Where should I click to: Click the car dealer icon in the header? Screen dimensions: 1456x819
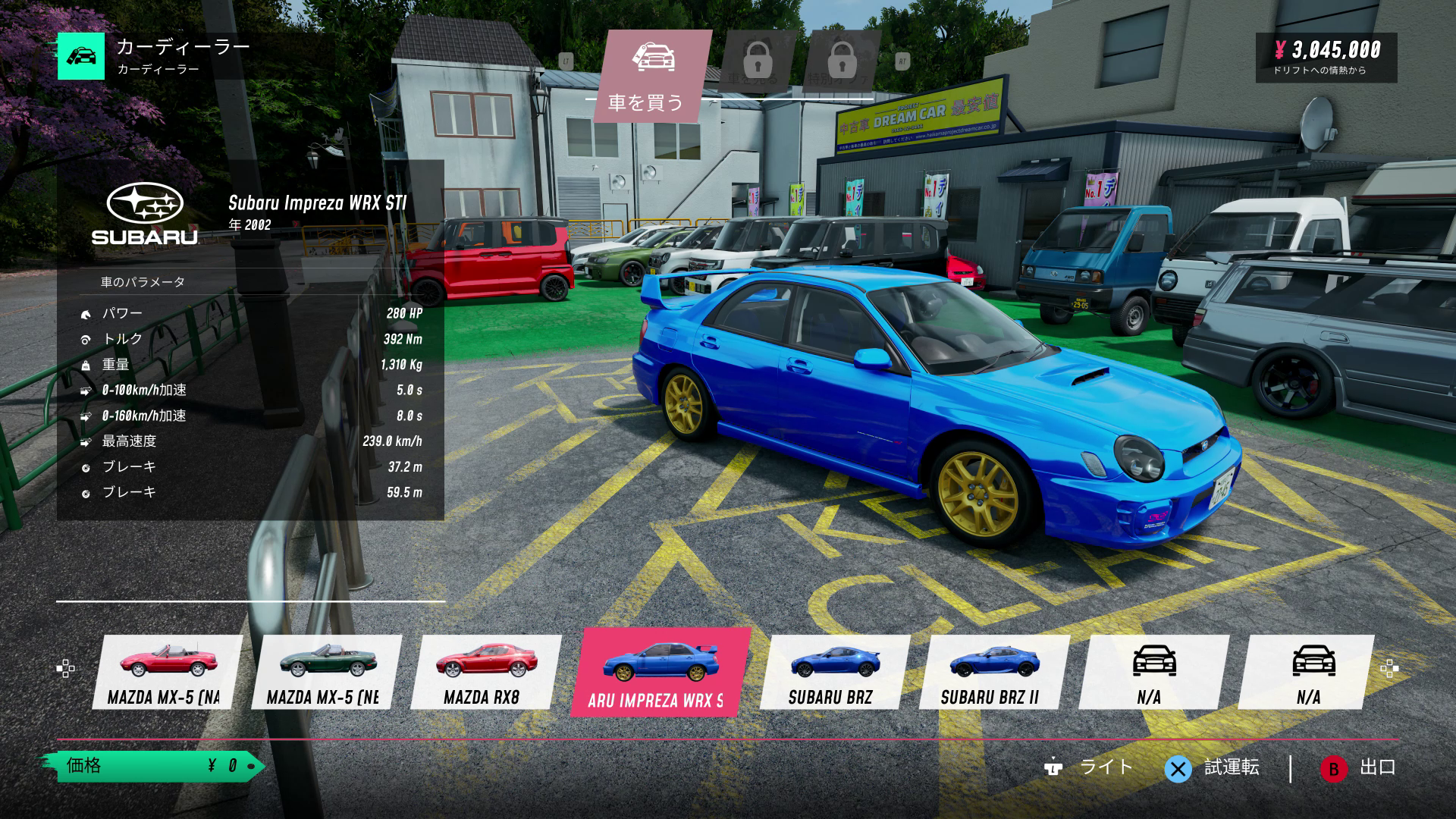click(81, 56)
